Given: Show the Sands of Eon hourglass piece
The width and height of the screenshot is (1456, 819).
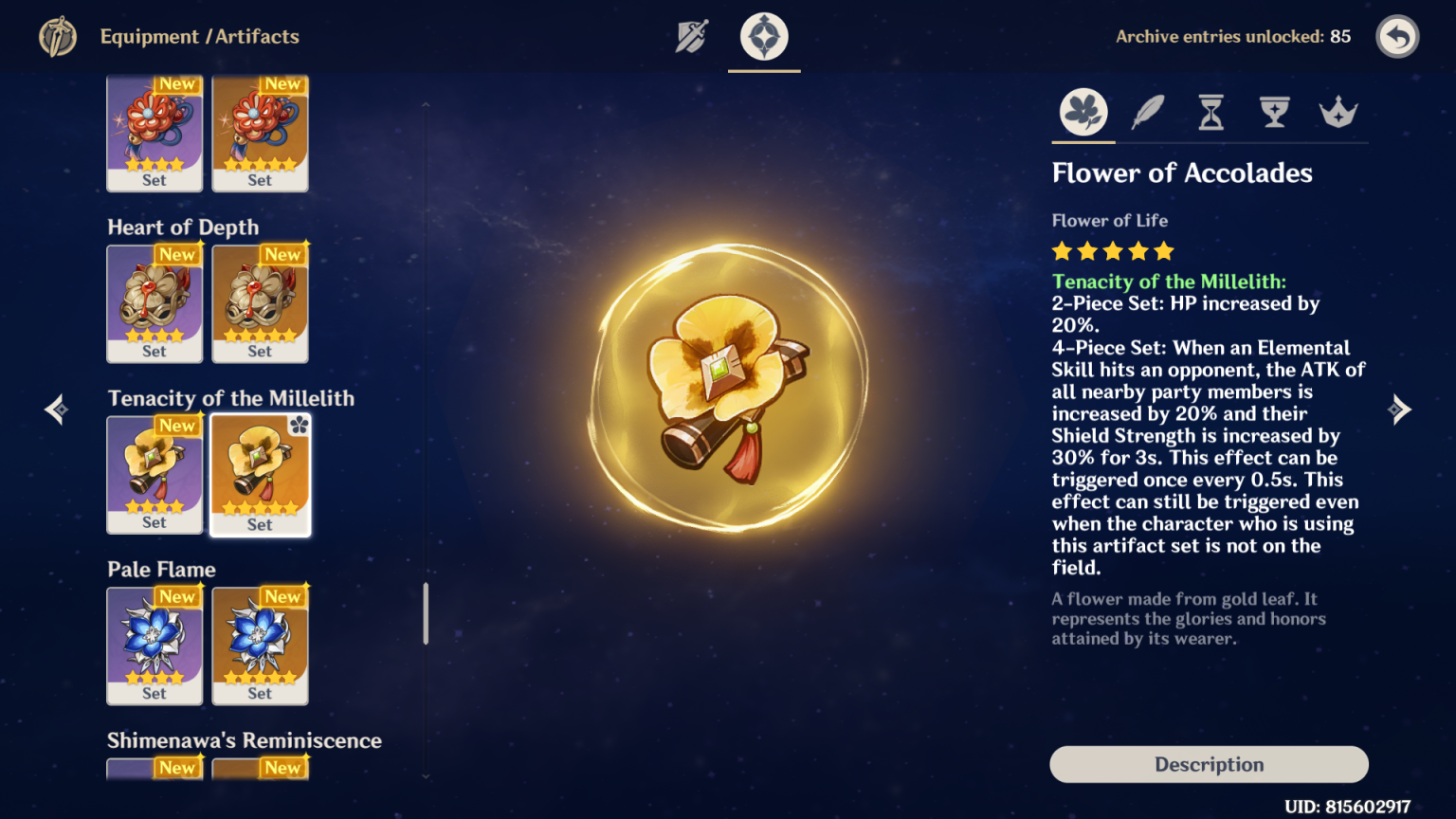Looking at the screenshot, I should pos(1210,113).
